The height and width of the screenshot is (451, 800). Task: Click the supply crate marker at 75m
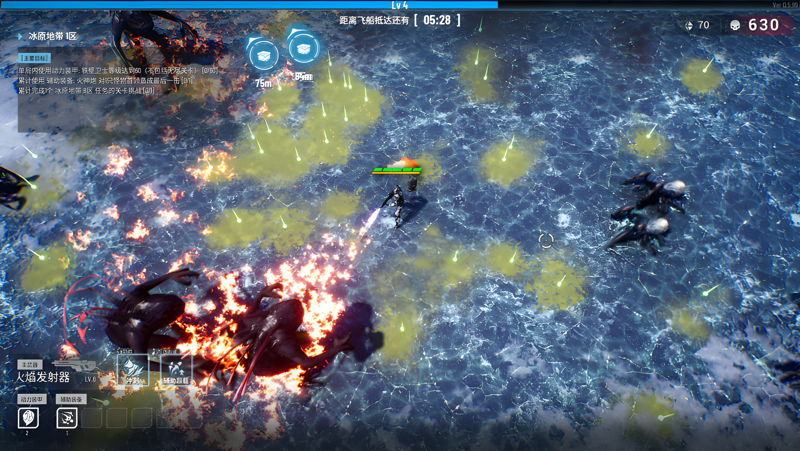coord(264,56)
